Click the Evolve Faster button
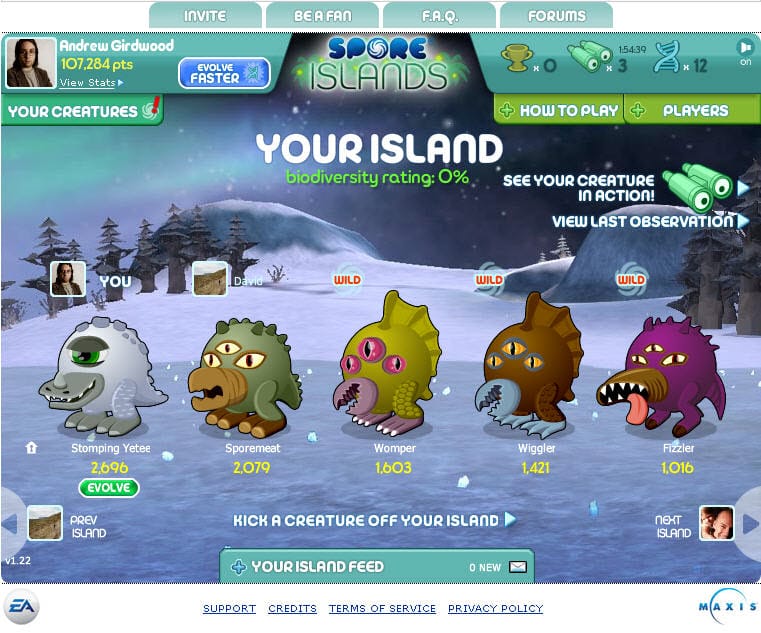 (224, 72)
